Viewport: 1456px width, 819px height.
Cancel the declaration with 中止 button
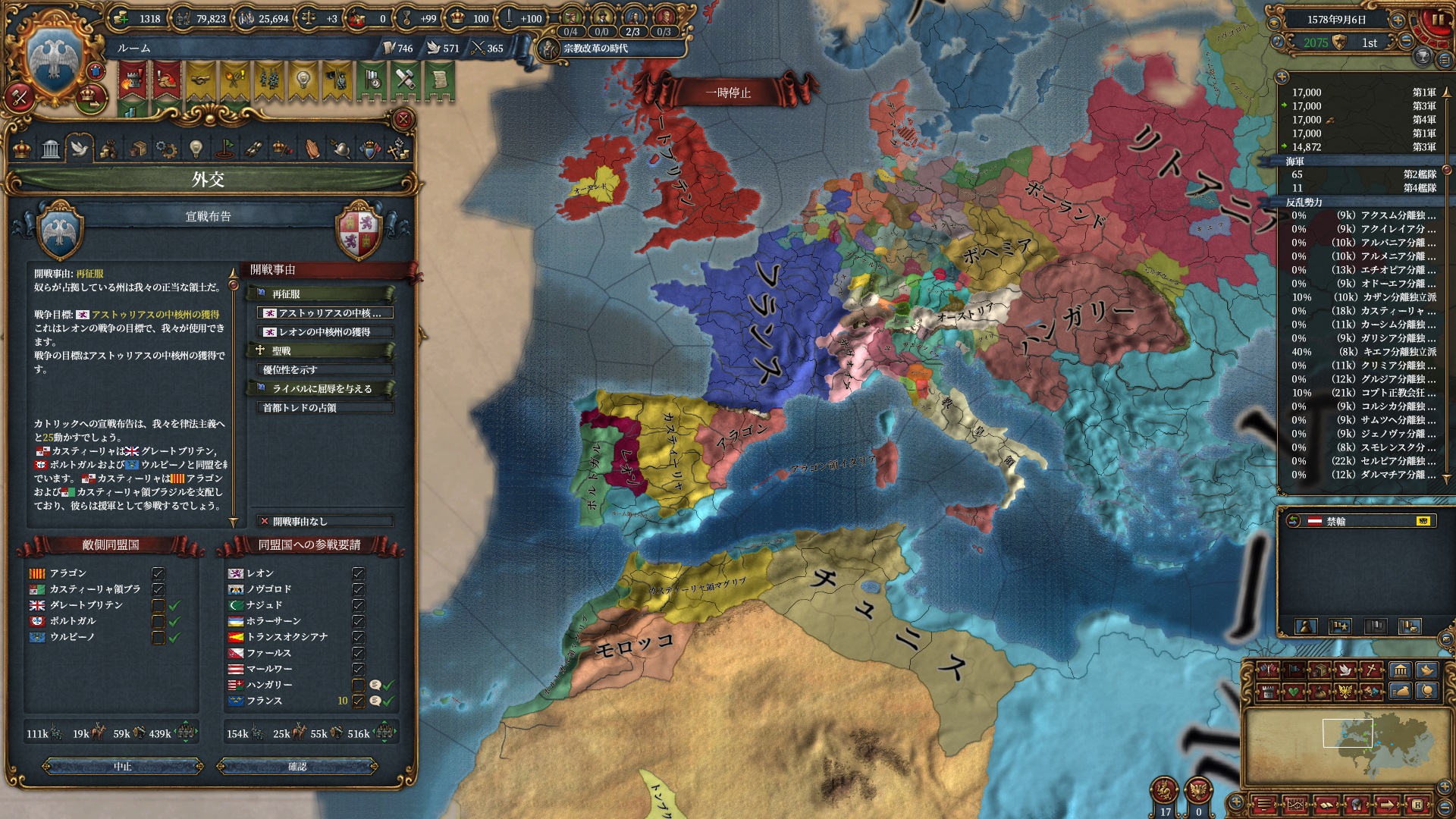coord(123,767)
